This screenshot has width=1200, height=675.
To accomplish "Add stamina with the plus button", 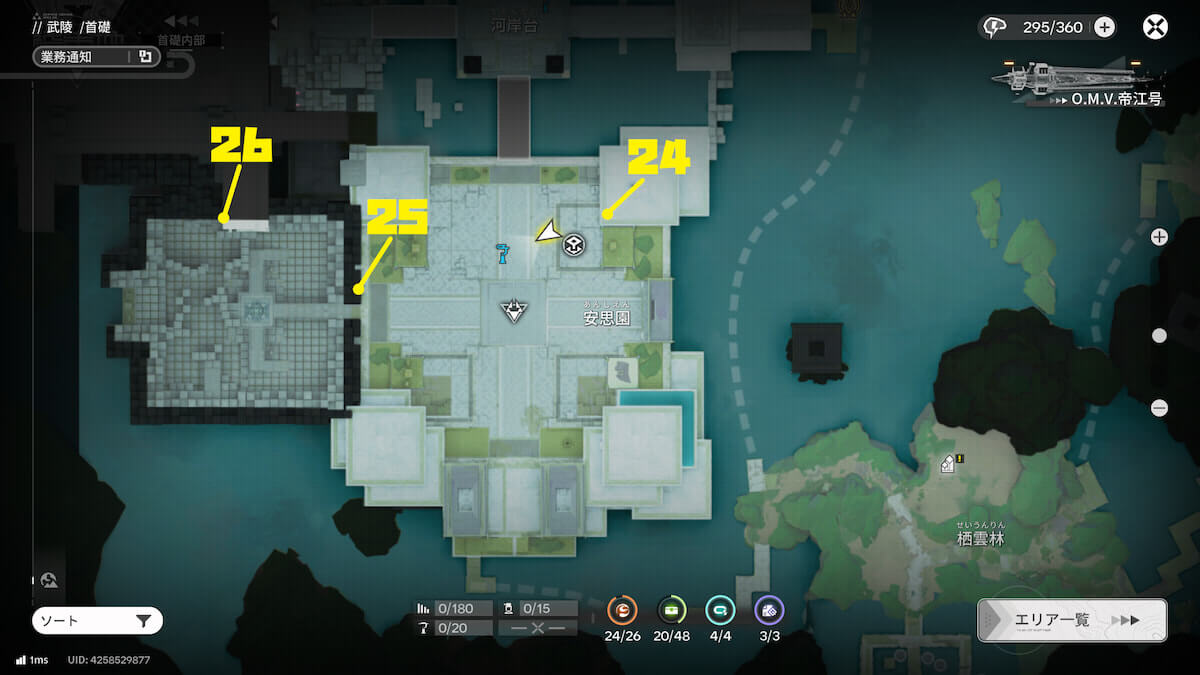I will coord(1104,27).
